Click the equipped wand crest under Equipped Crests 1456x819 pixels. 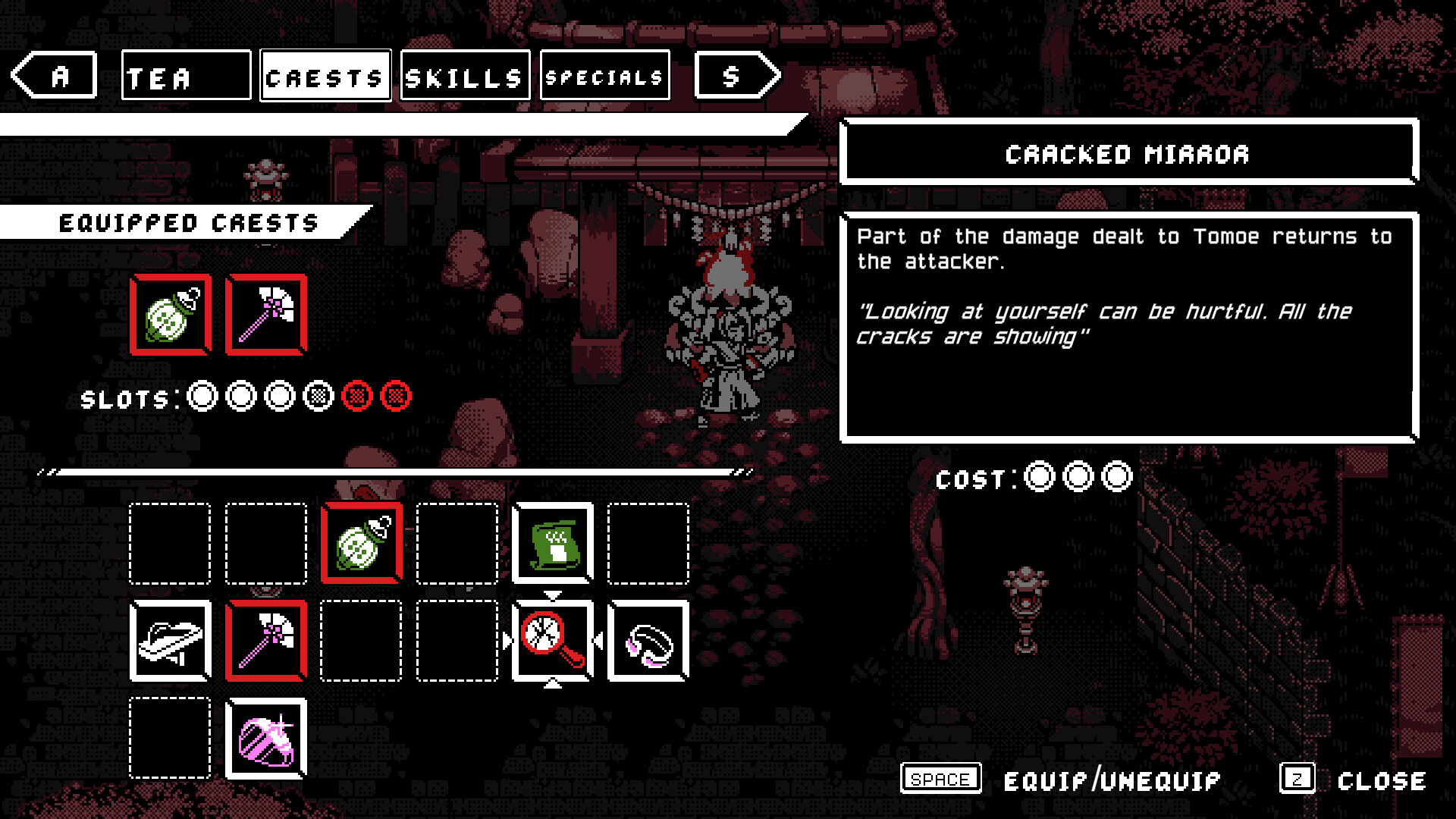pos(265,313)
